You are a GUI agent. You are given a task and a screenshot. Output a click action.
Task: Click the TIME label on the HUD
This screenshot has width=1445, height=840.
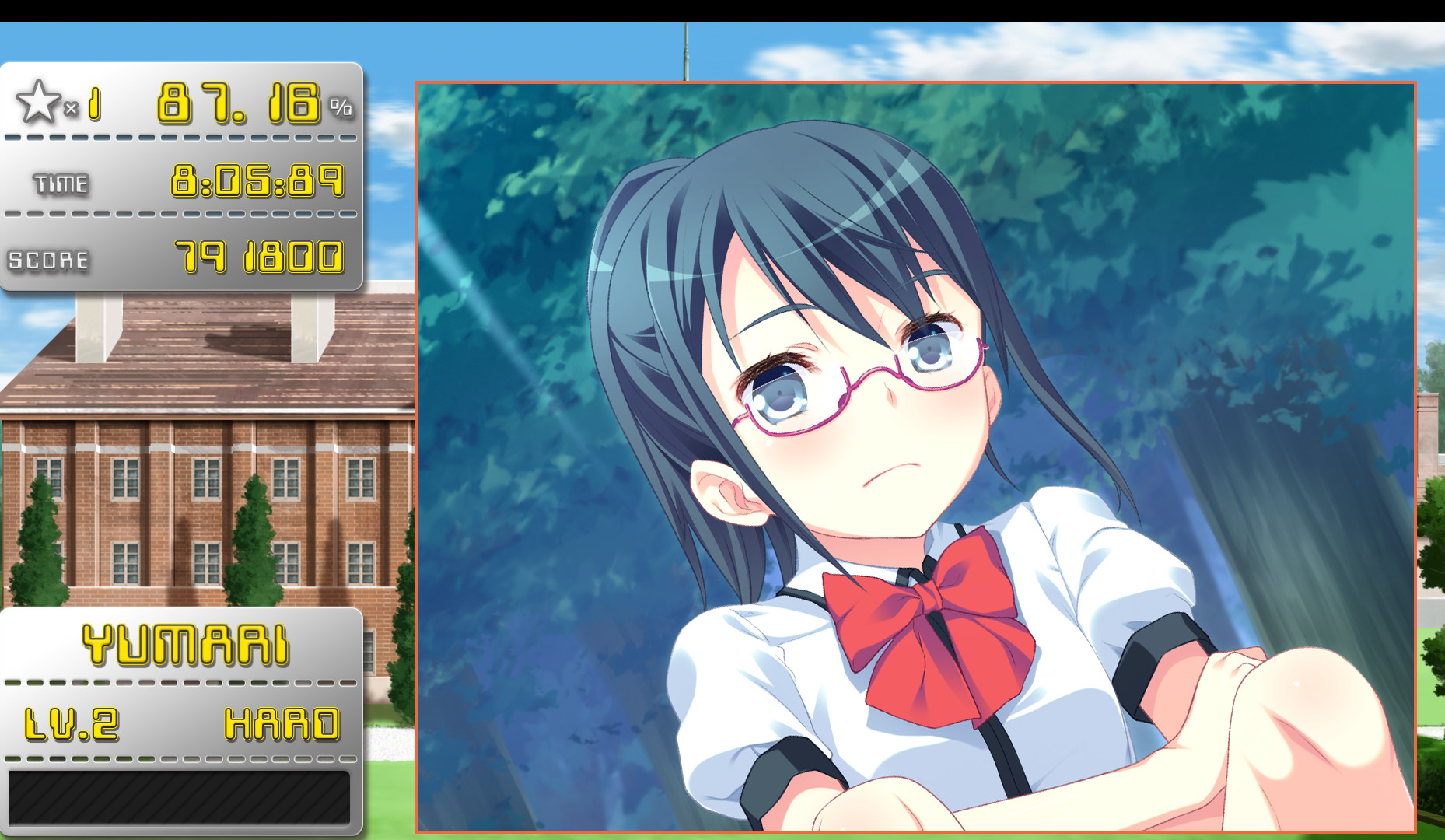[x=61, y=184]
